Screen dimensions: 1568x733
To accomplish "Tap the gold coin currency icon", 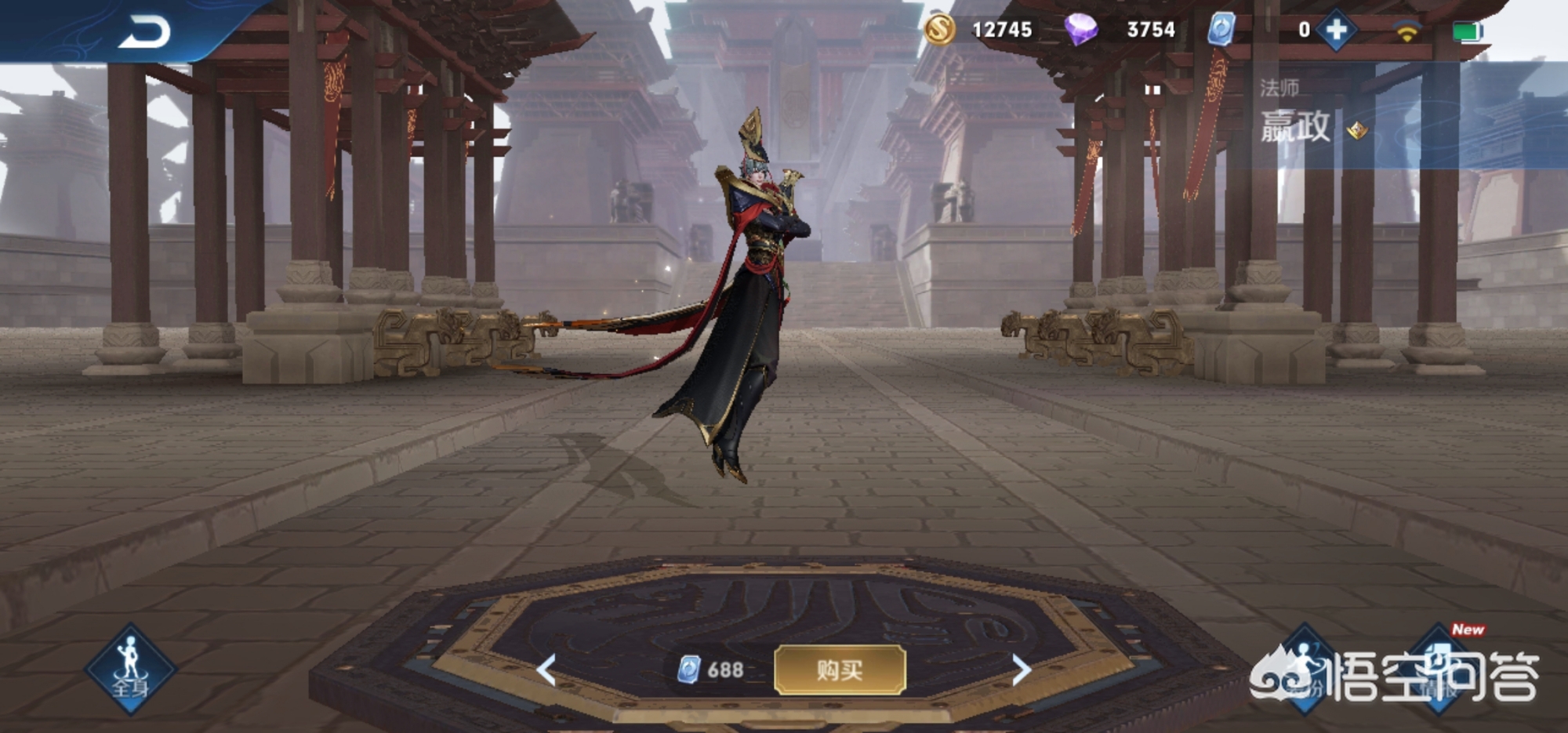I will coord(939,30).
